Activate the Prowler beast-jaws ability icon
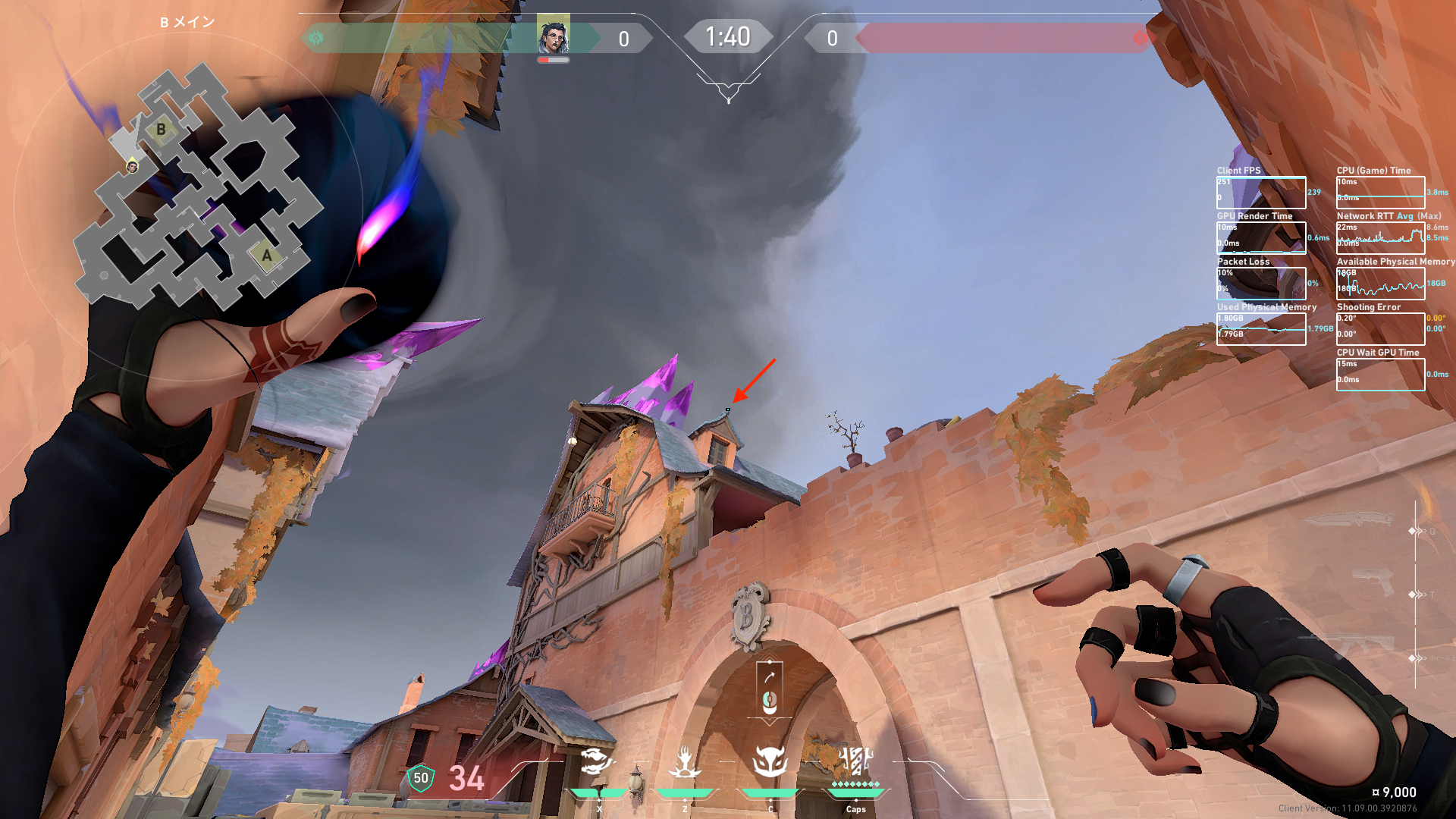1456x819 pixels. [x=598, y=762]
